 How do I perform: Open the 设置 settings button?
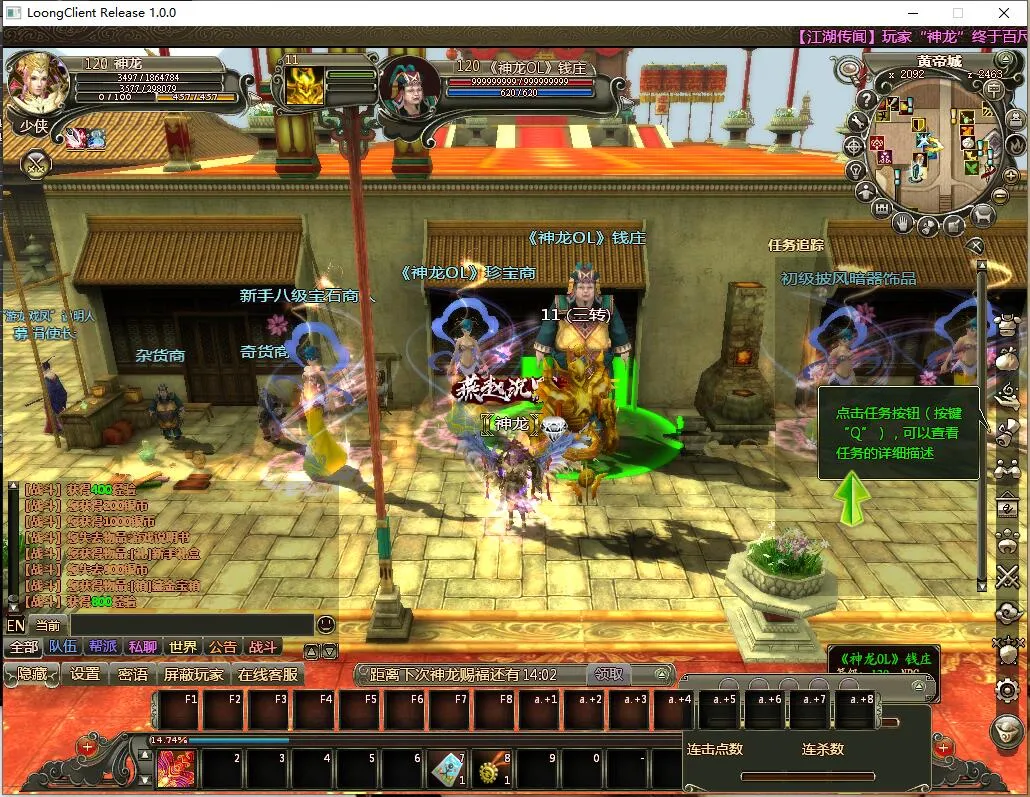[85, 674]
